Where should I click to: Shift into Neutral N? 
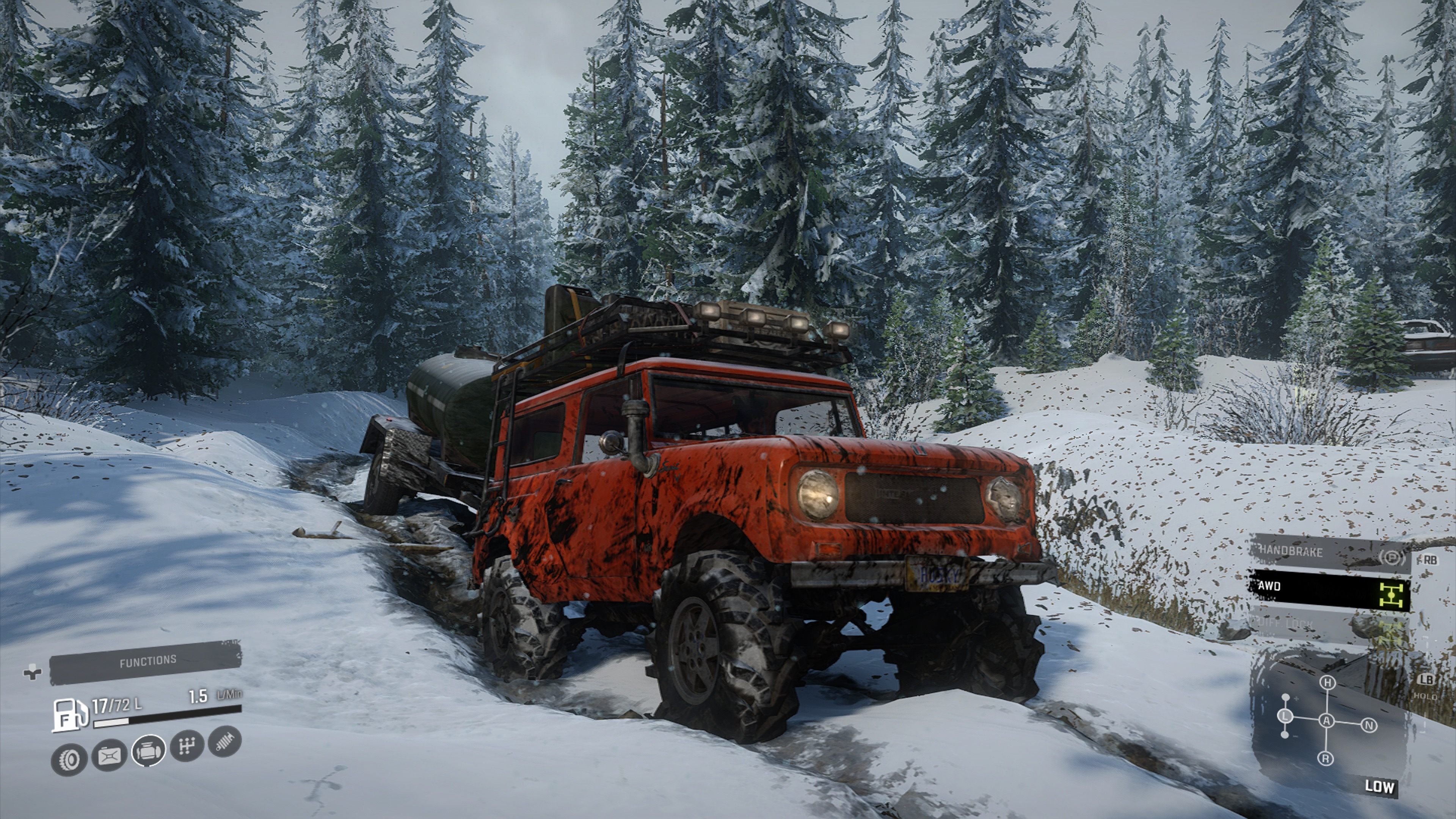[x=1369, y=725]
